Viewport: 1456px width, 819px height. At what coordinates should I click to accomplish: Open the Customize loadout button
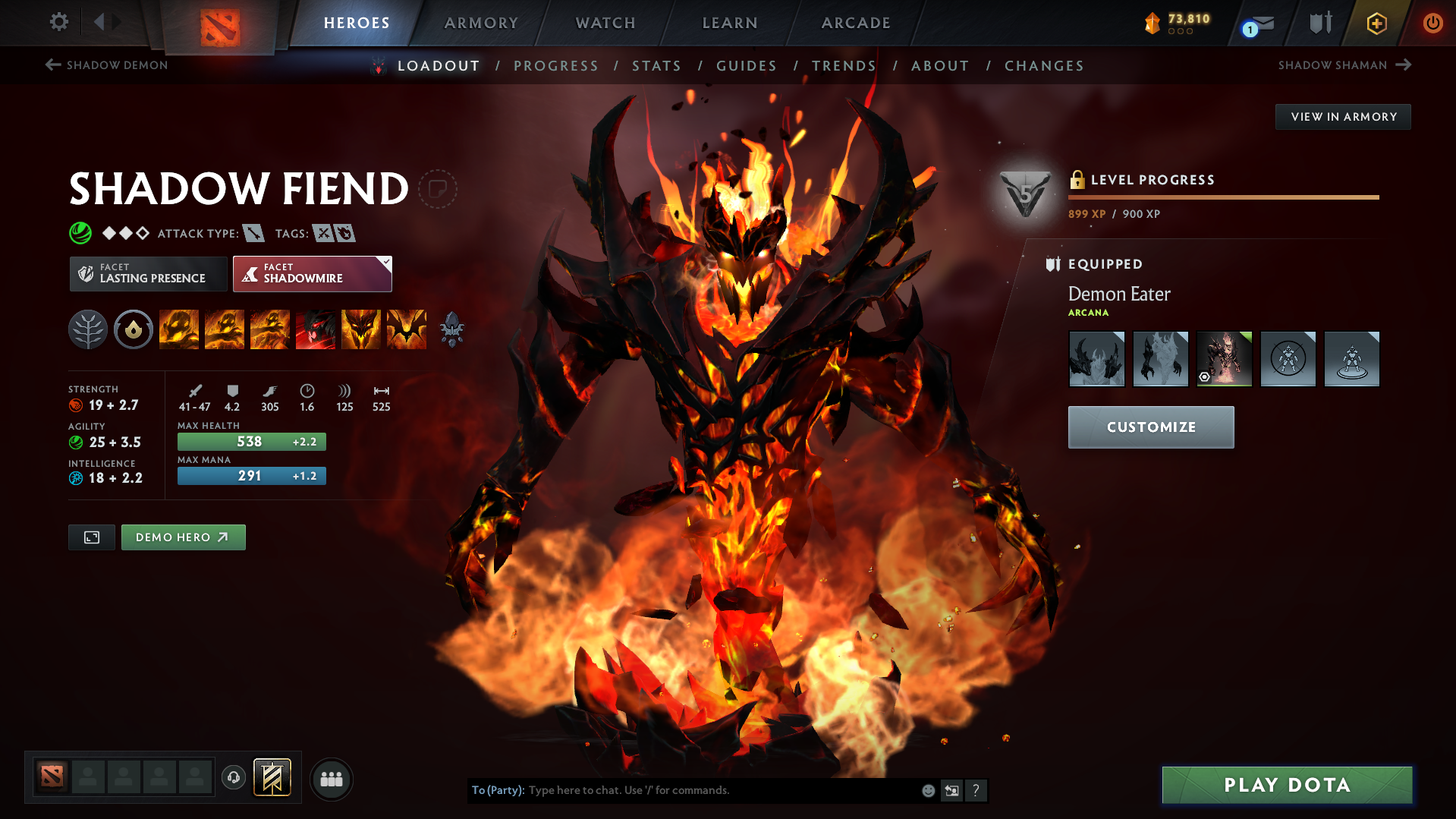point(1150,427)
